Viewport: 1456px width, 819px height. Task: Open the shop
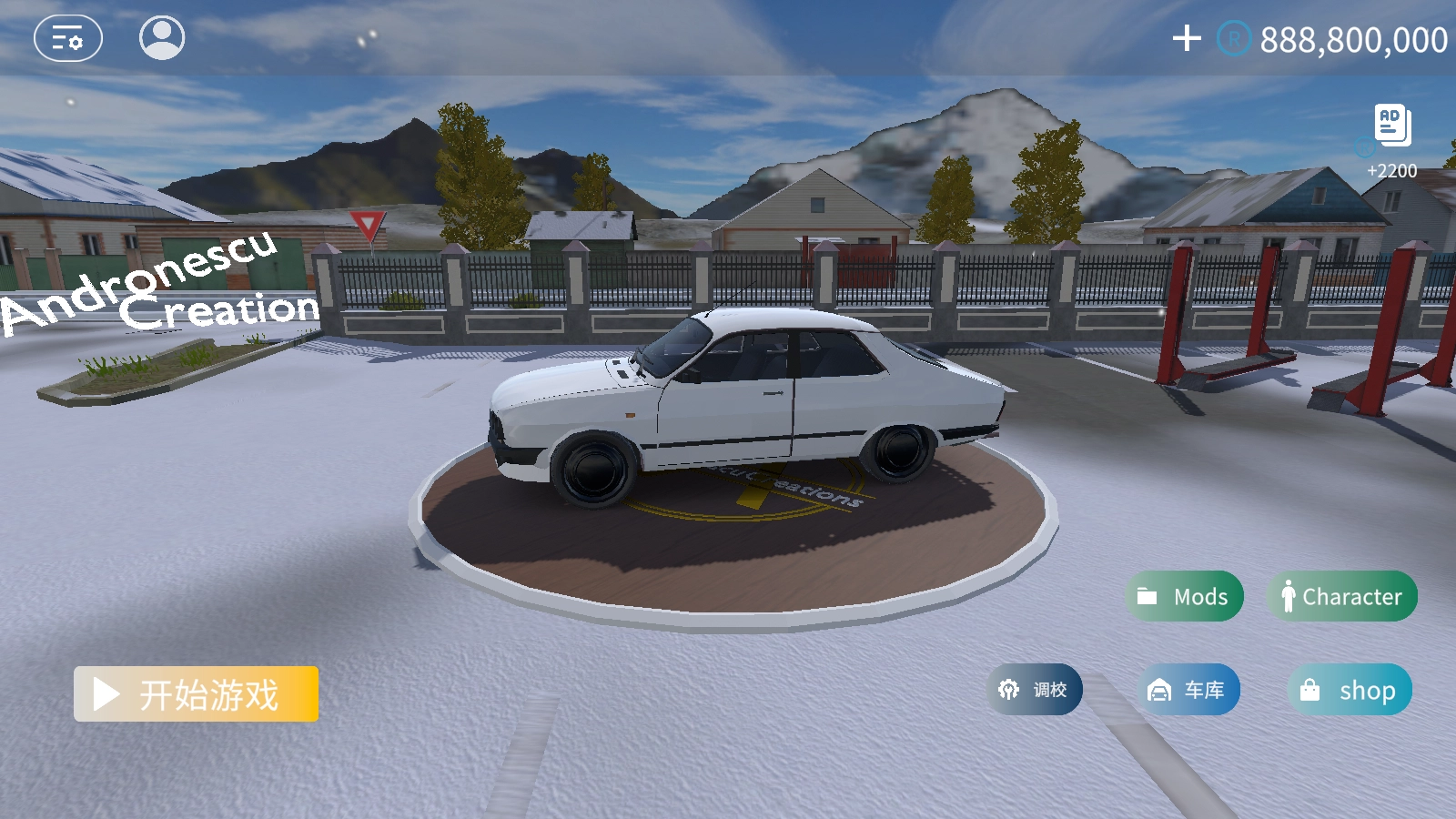pyautogui.click(x=1350, y=690)
